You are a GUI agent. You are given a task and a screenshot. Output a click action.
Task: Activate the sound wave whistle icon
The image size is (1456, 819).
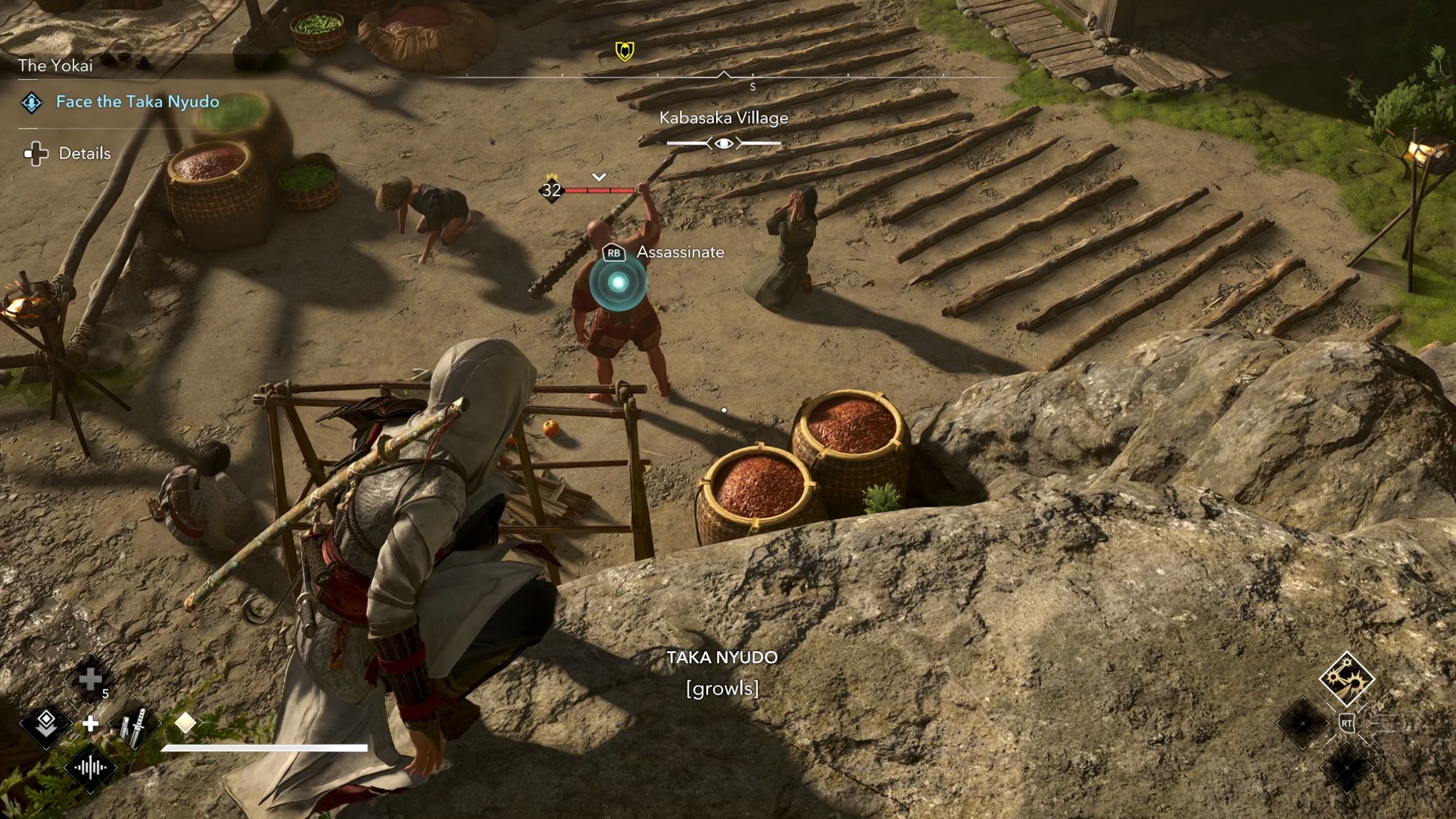(90, 768)
